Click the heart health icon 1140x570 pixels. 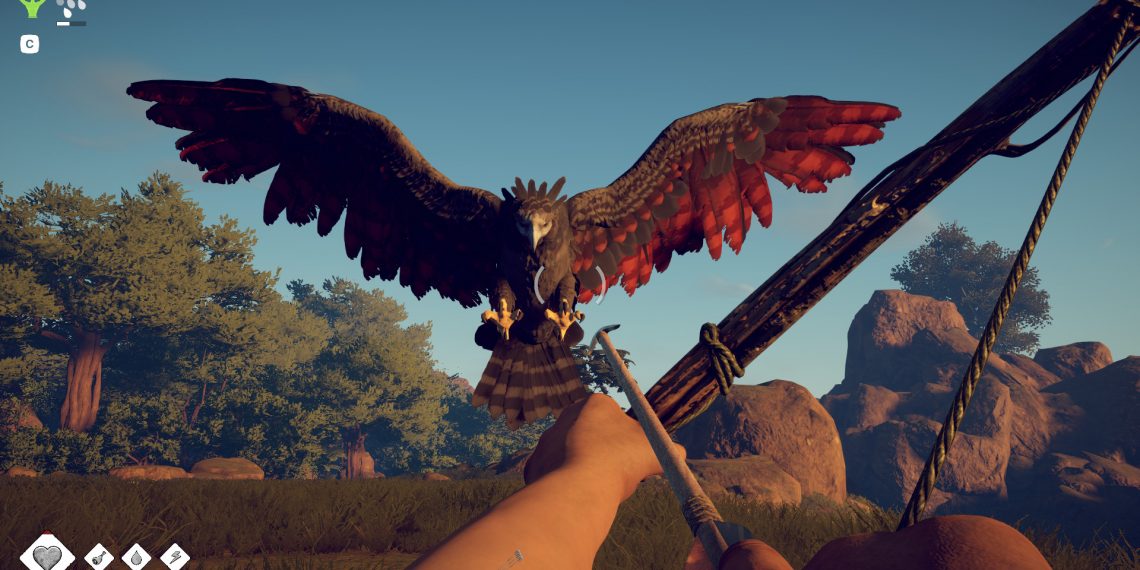[46, 555]
